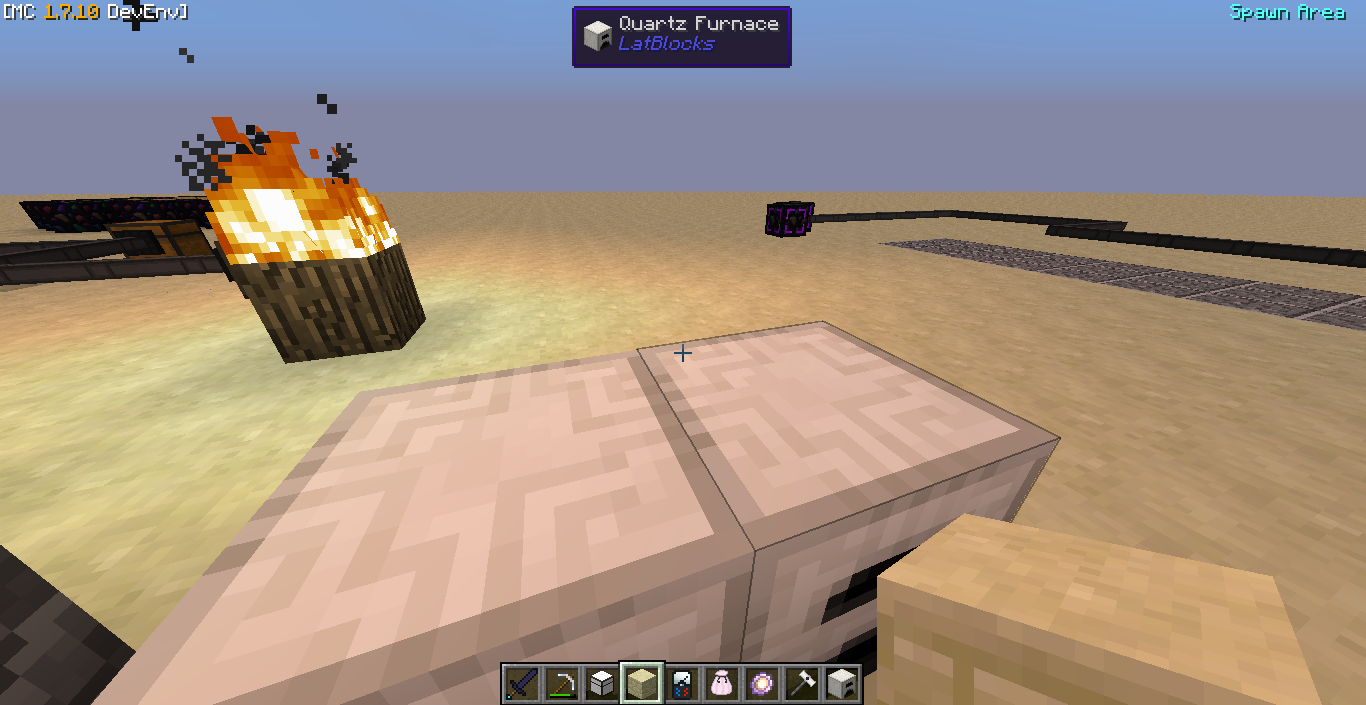
Task: Select the sandstone block slot
Action: pos(642,684)
